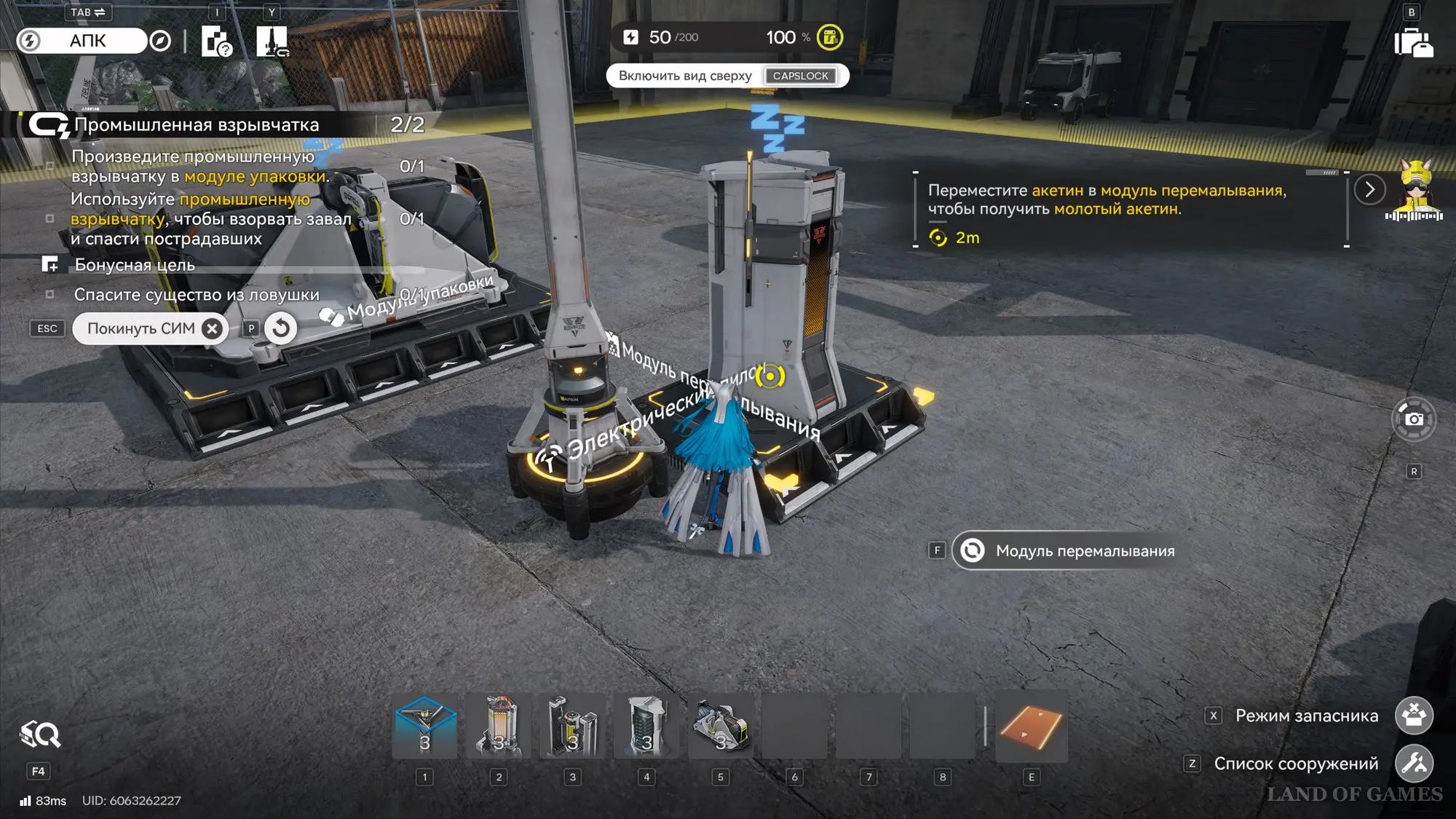The width and height of the screenshot is (1456, 819).
Task: Select the blue-highlighted first hotbar slot
Action: [x=425, y=727]
